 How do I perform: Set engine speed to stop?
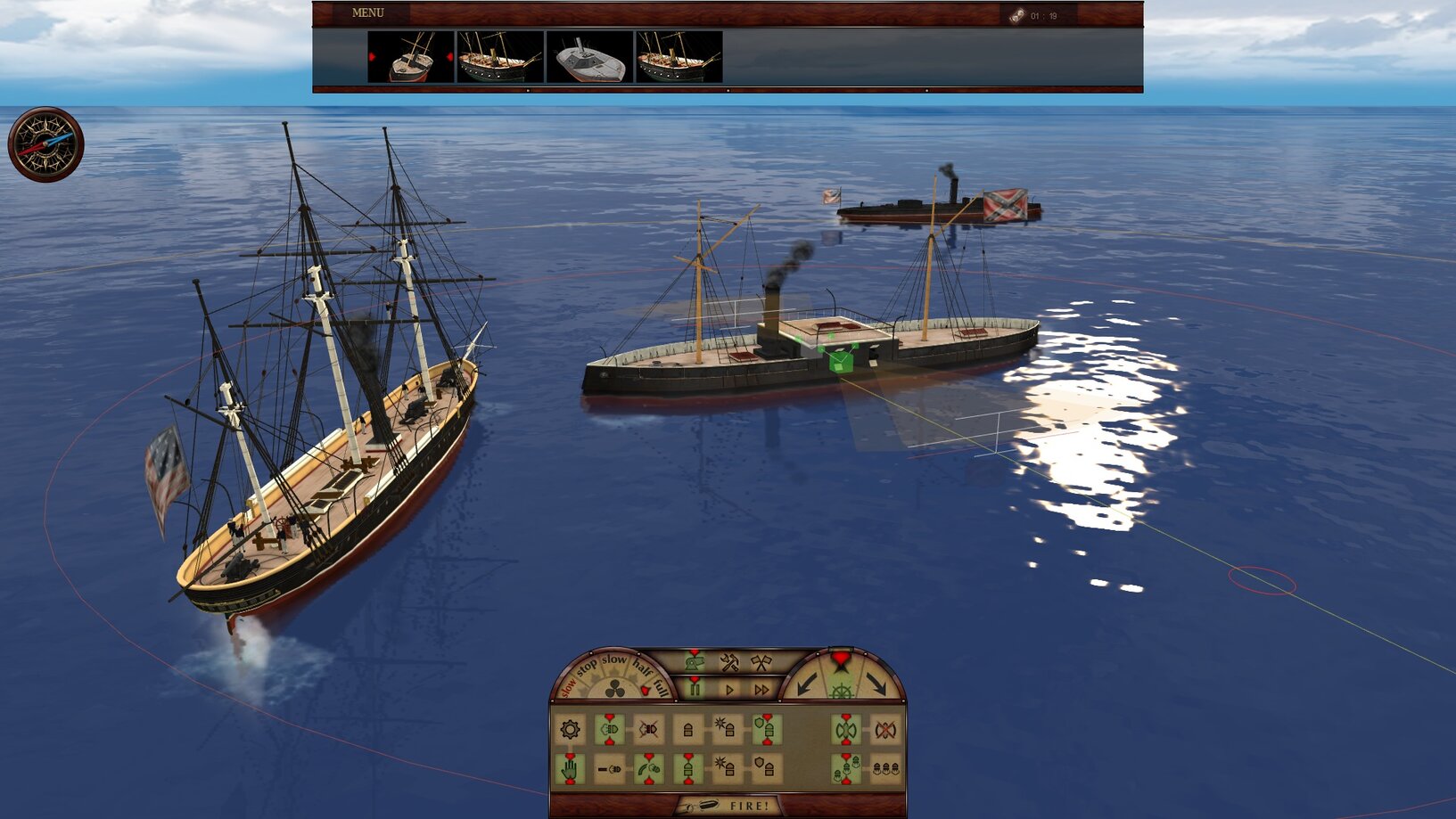[x=586, y=667]
